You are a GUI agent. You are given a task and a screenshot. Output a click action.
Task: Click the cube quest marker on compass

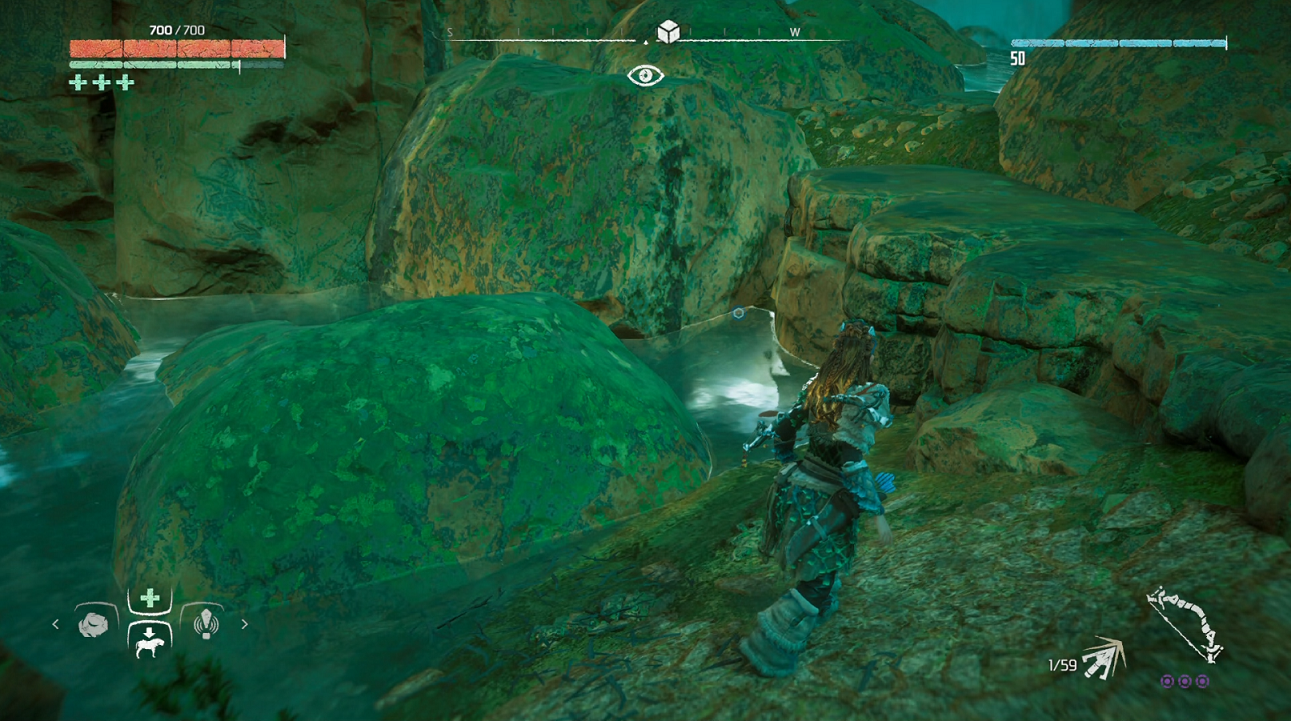click(x=668, y=32)
